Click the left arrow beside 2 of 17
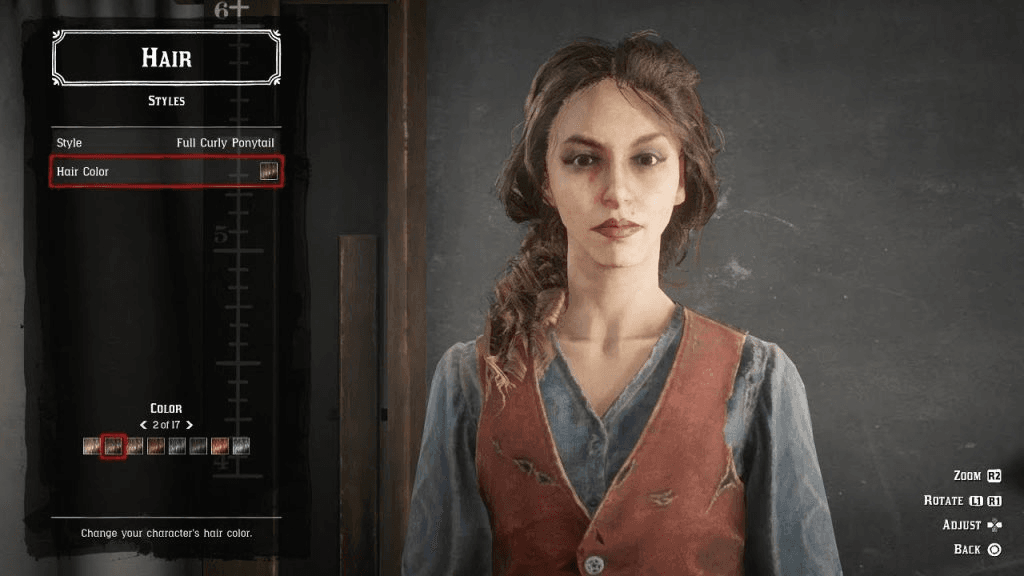 [144, 425]
